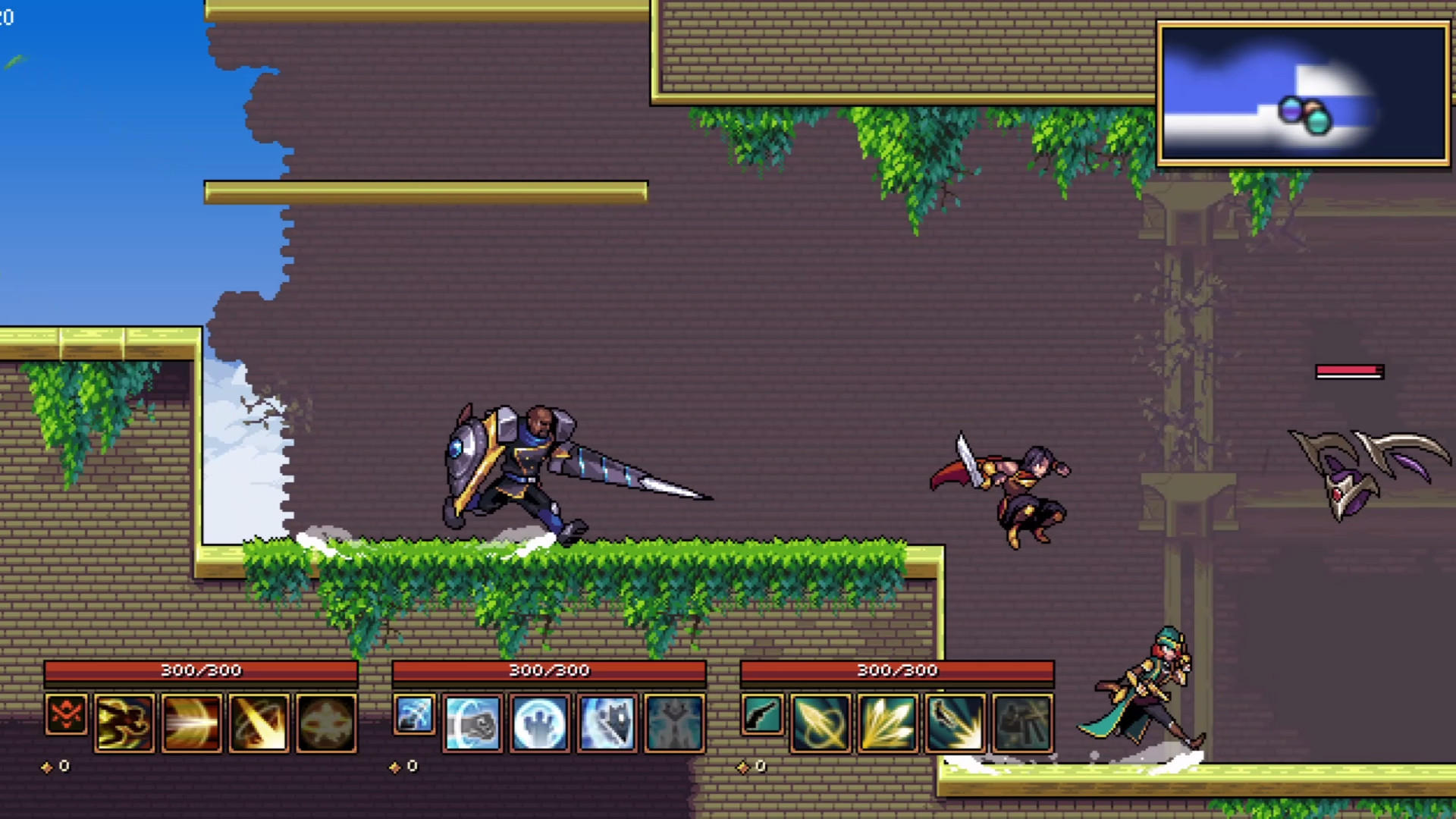Click the fan of blades ability icon
Screen dimensions: 1456x819
[886, 722]
